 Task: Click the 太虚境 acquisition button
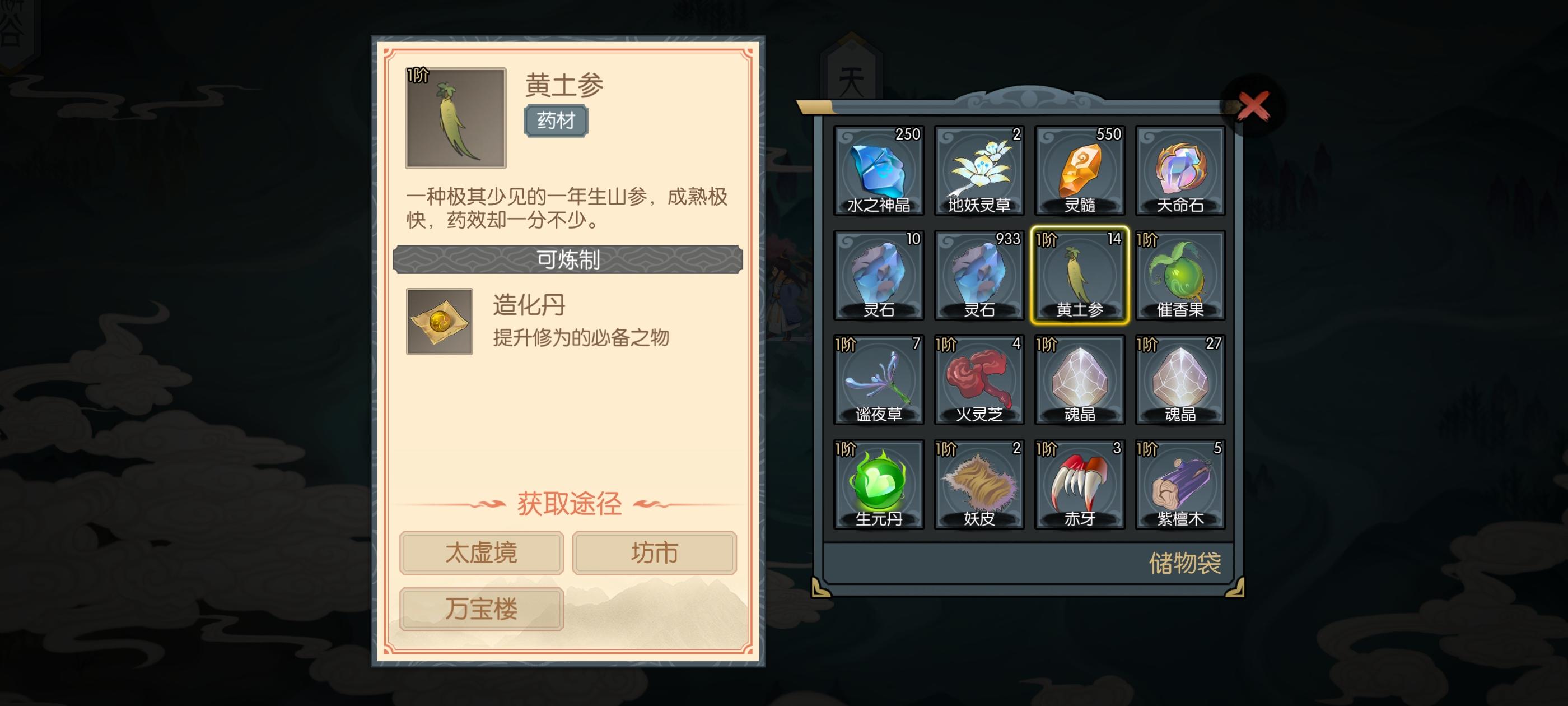[481, 553]
